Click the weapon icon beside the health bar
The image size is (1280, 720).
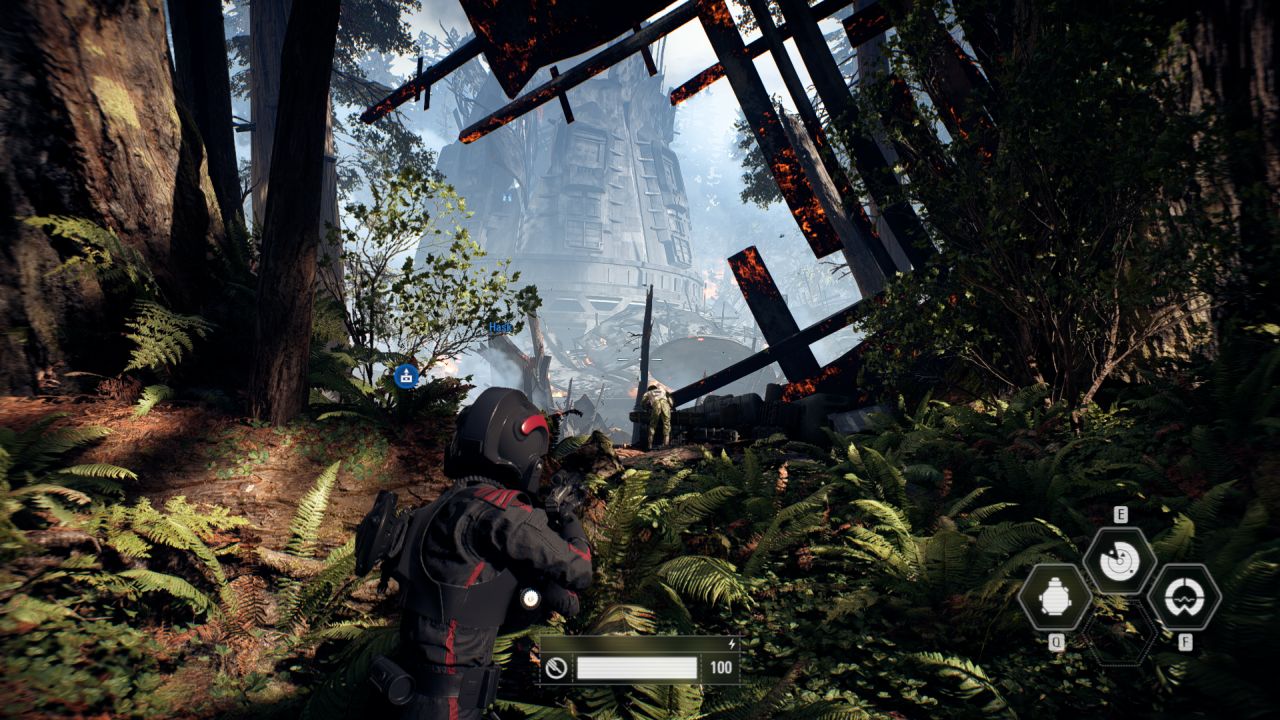coord(557,668)
